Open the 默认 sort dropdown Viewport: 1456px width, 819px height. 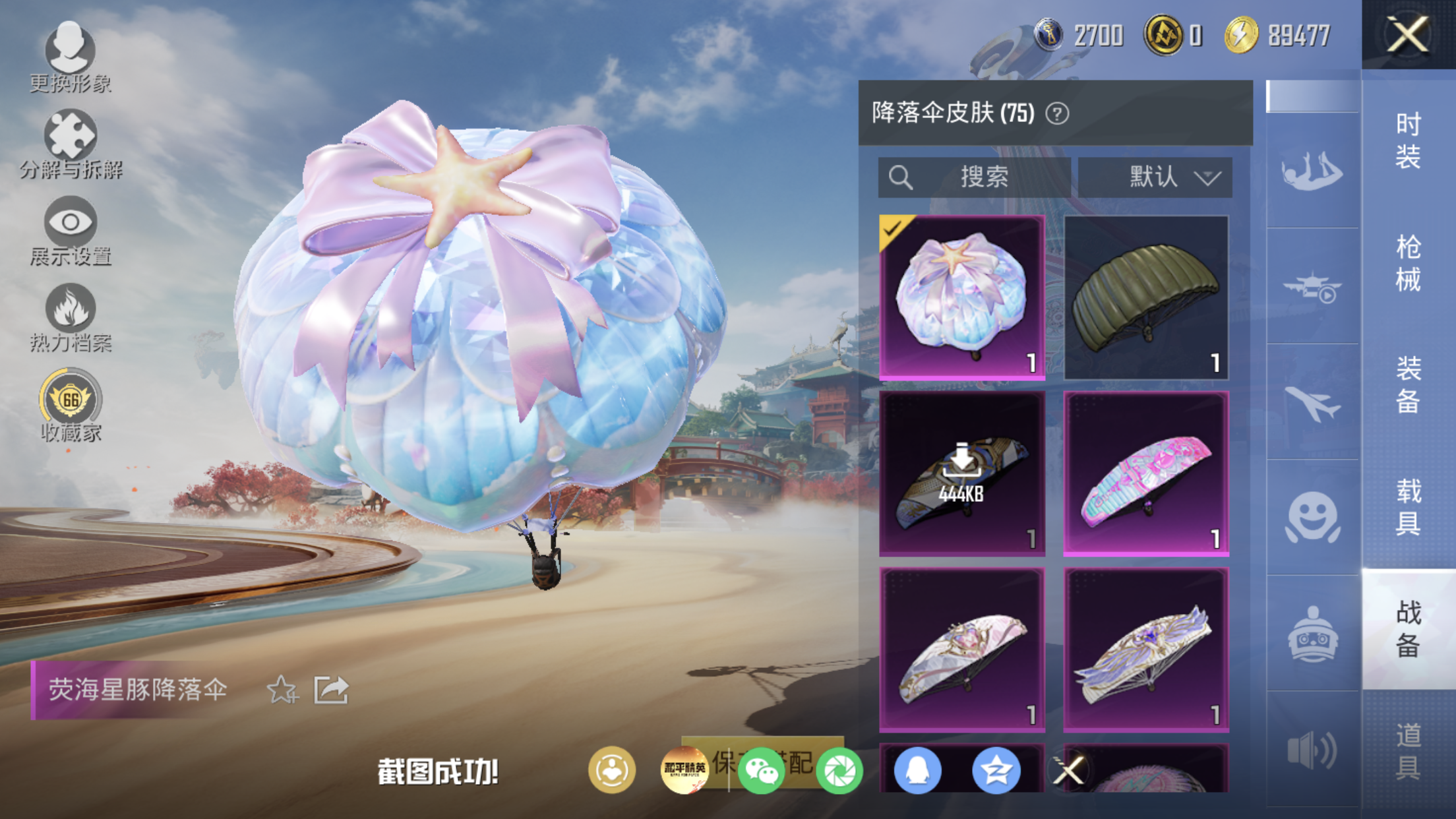point(1155,177)
